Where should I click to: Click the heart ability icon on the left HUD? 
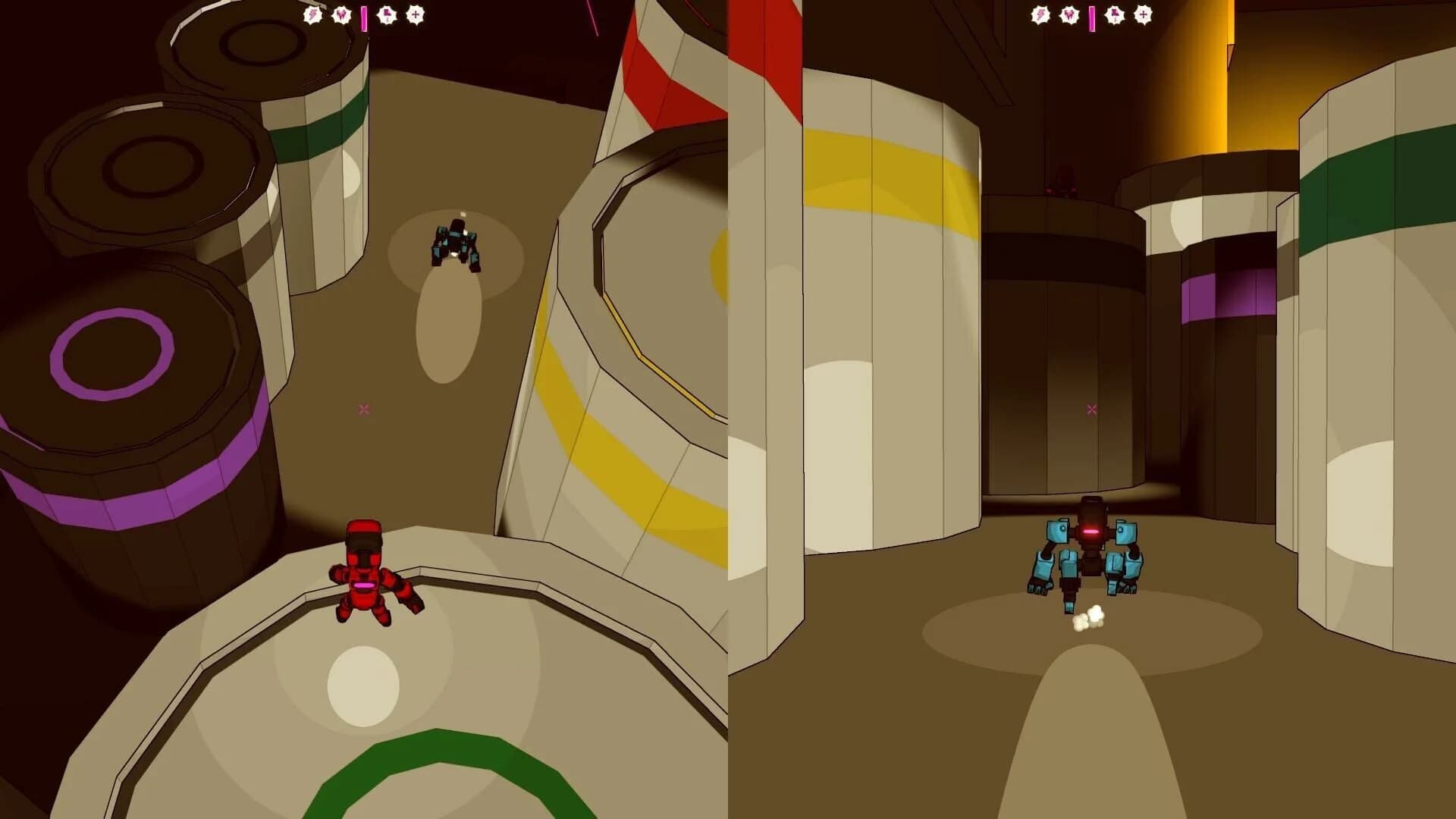pos(340,14)
